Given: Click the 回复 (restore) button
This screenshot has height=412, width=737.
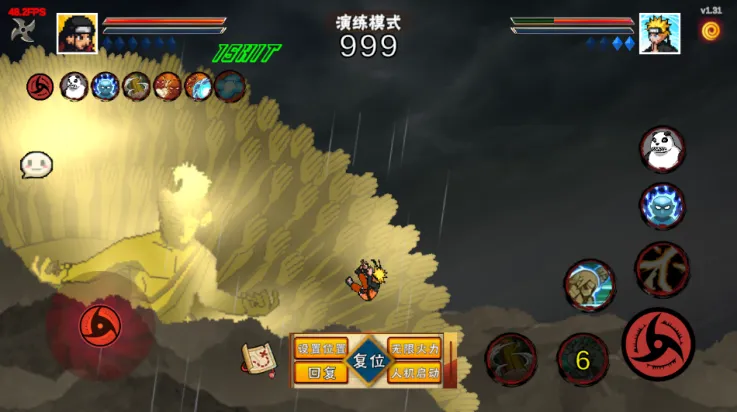Looking at the screenshot, I should (321, 373).
